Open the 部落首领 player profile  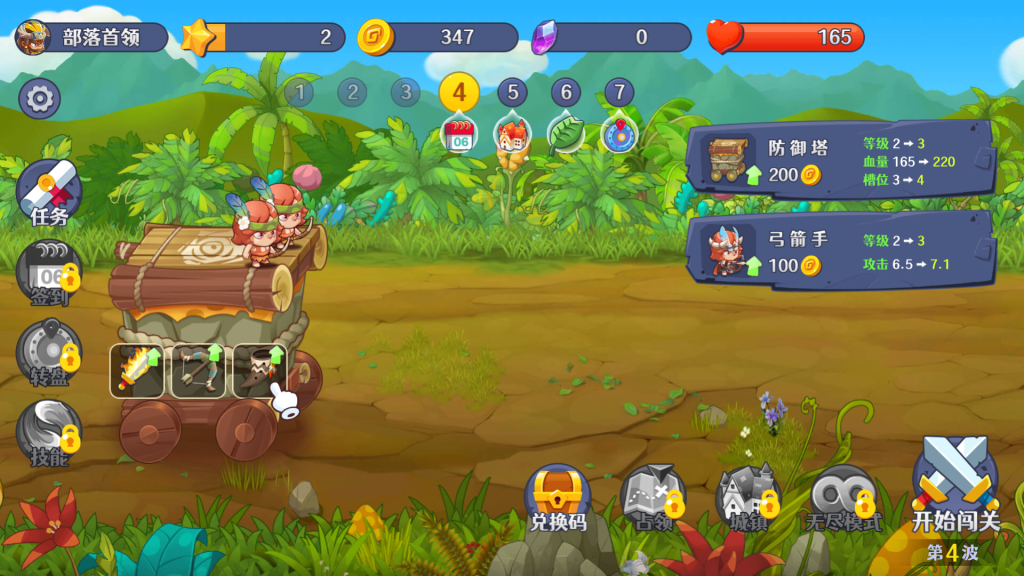click(90, 38)
